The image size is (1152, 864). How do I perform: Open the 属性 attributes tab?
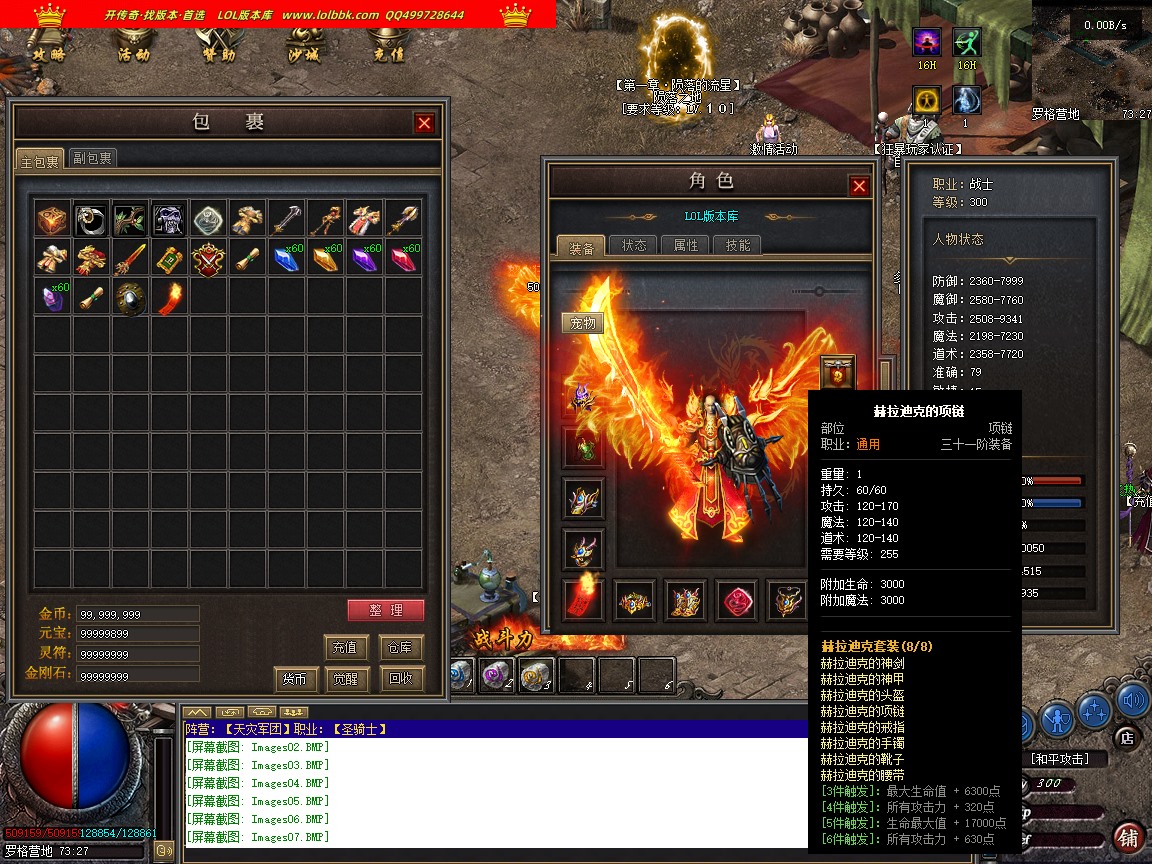pos(686,245)
